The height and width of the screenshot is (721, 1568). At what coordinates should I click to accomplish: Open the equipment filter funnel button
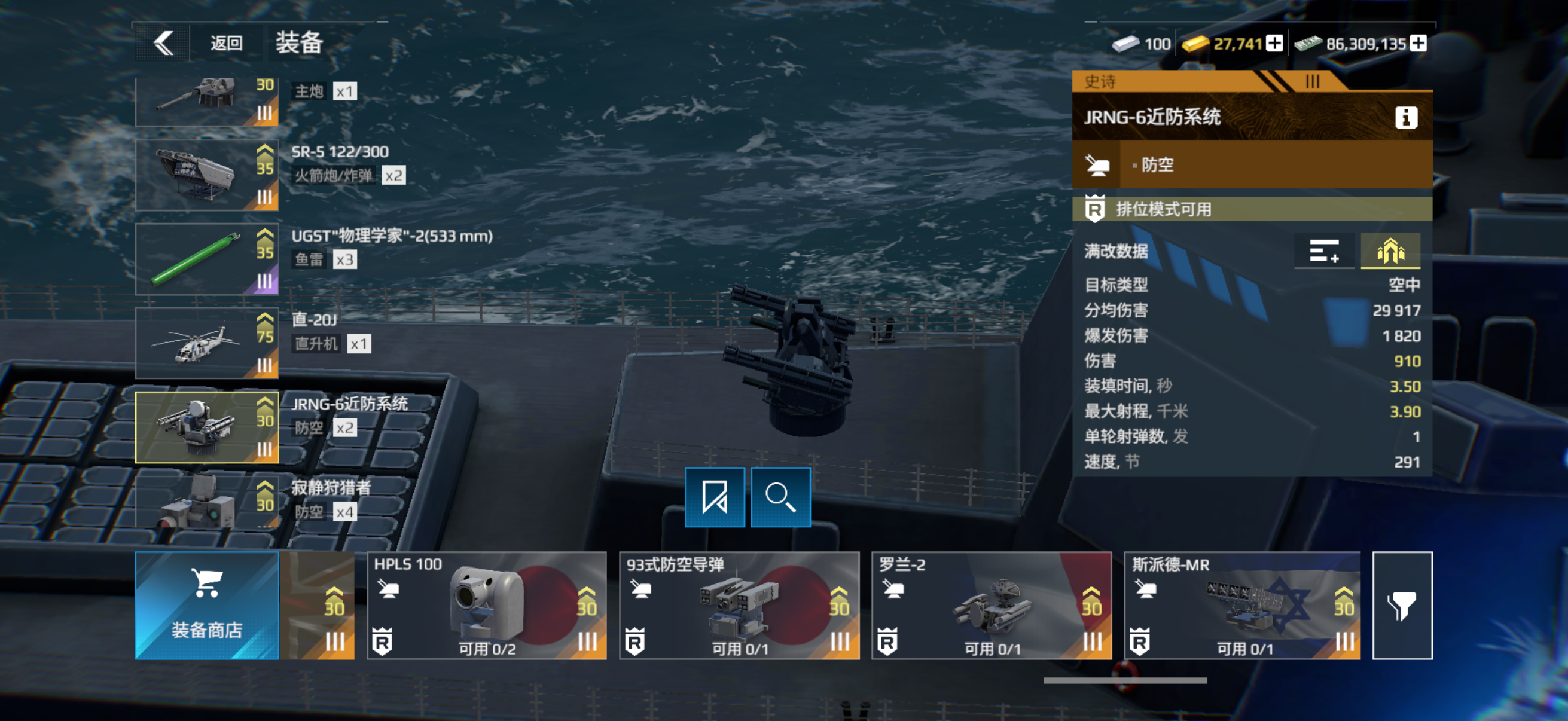[1402, 606]
